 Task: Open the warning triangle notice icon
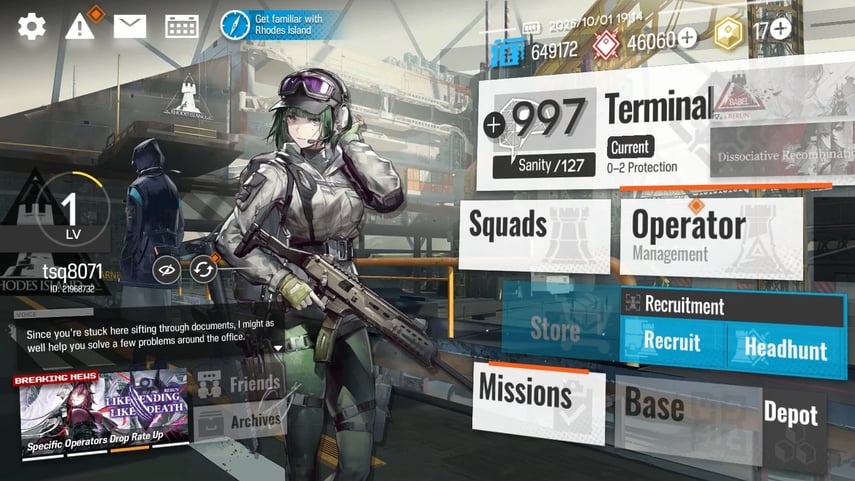pos(80,26)
